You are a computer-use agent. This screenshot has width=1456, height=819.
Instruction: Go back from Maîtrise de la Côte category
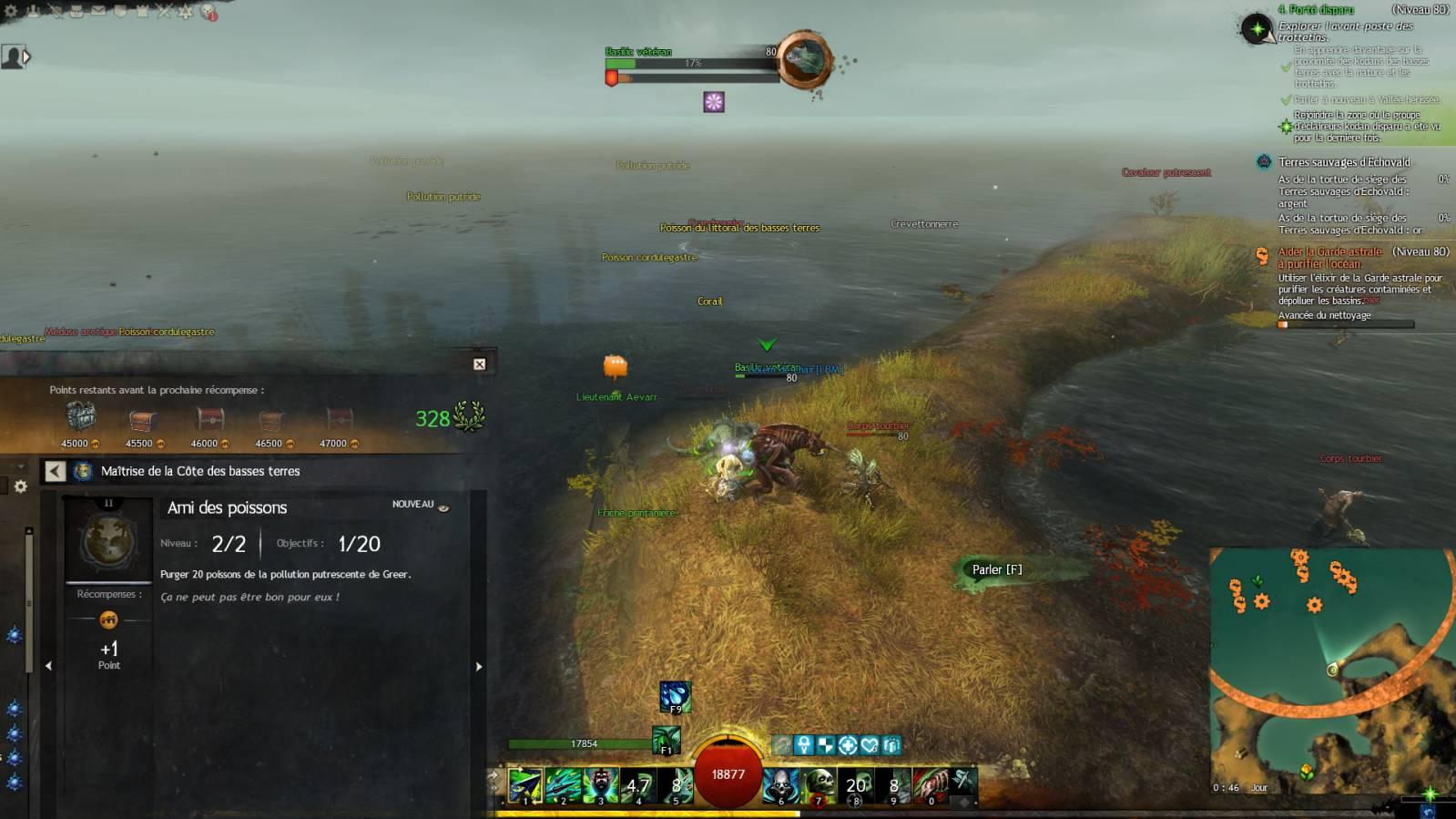(56, 471)
